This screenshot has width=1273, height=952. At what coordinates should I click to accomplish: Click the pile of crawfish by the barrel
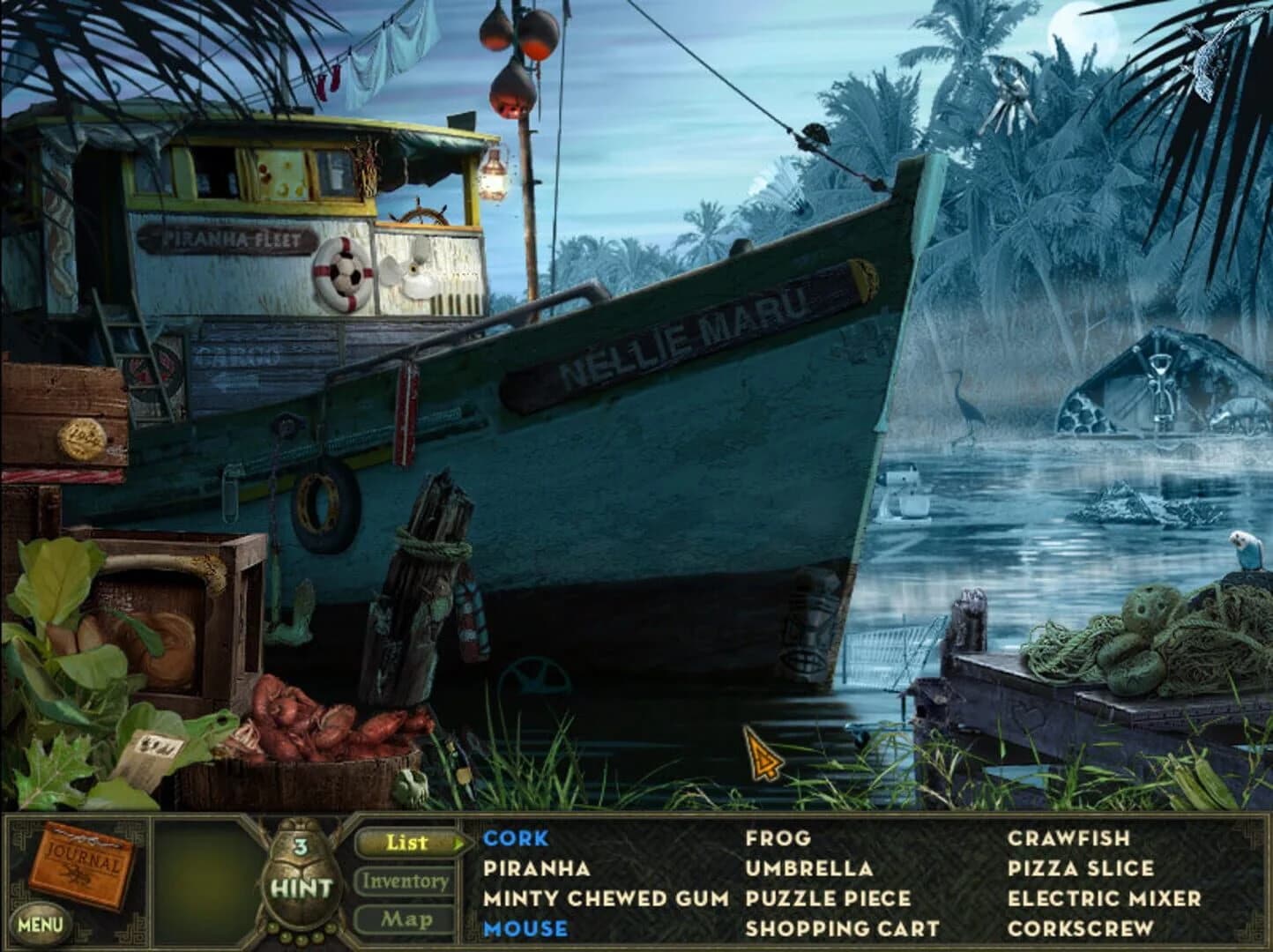pyautogui.click(x=300, y=718)
